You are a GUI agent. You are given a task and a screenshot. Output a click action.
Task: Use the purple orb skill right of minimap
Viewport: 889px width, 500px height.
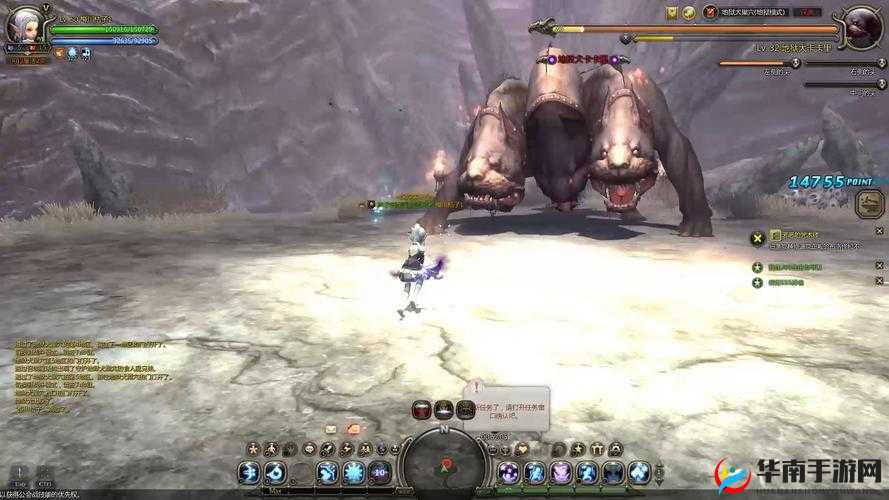(x=509, y=472)
